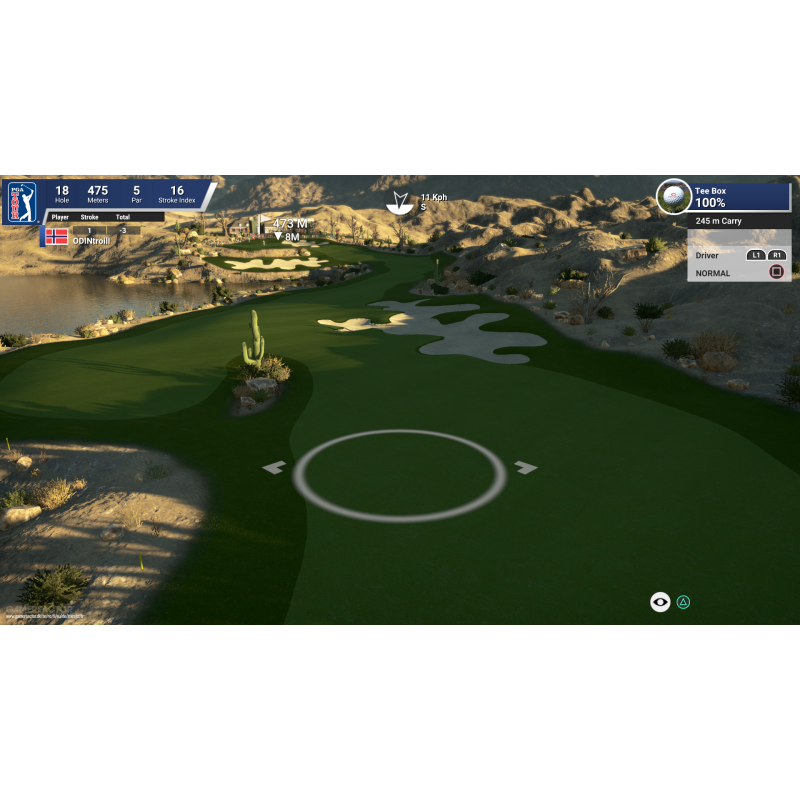
Task: Toggle the eye scout camera icon
Action: pos(660,602)
